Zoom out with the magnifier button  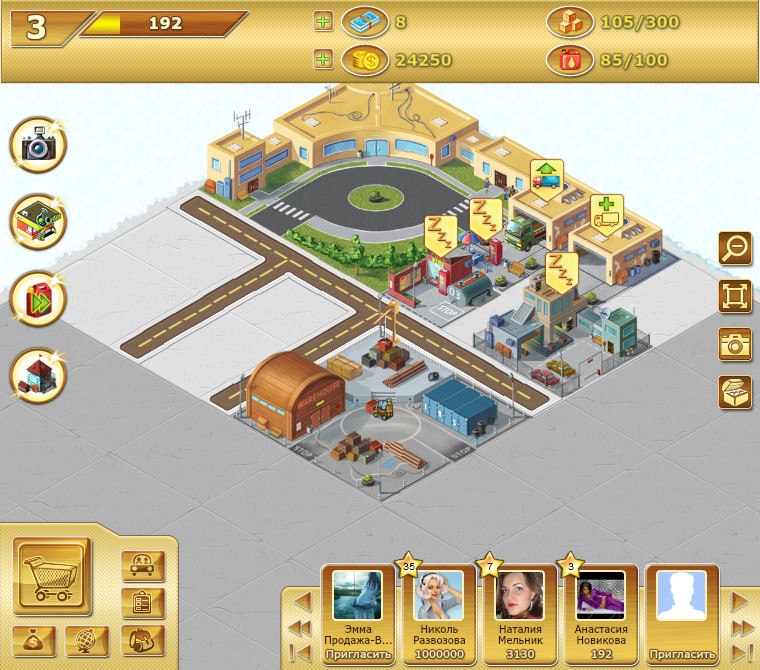tap(735, 248)
